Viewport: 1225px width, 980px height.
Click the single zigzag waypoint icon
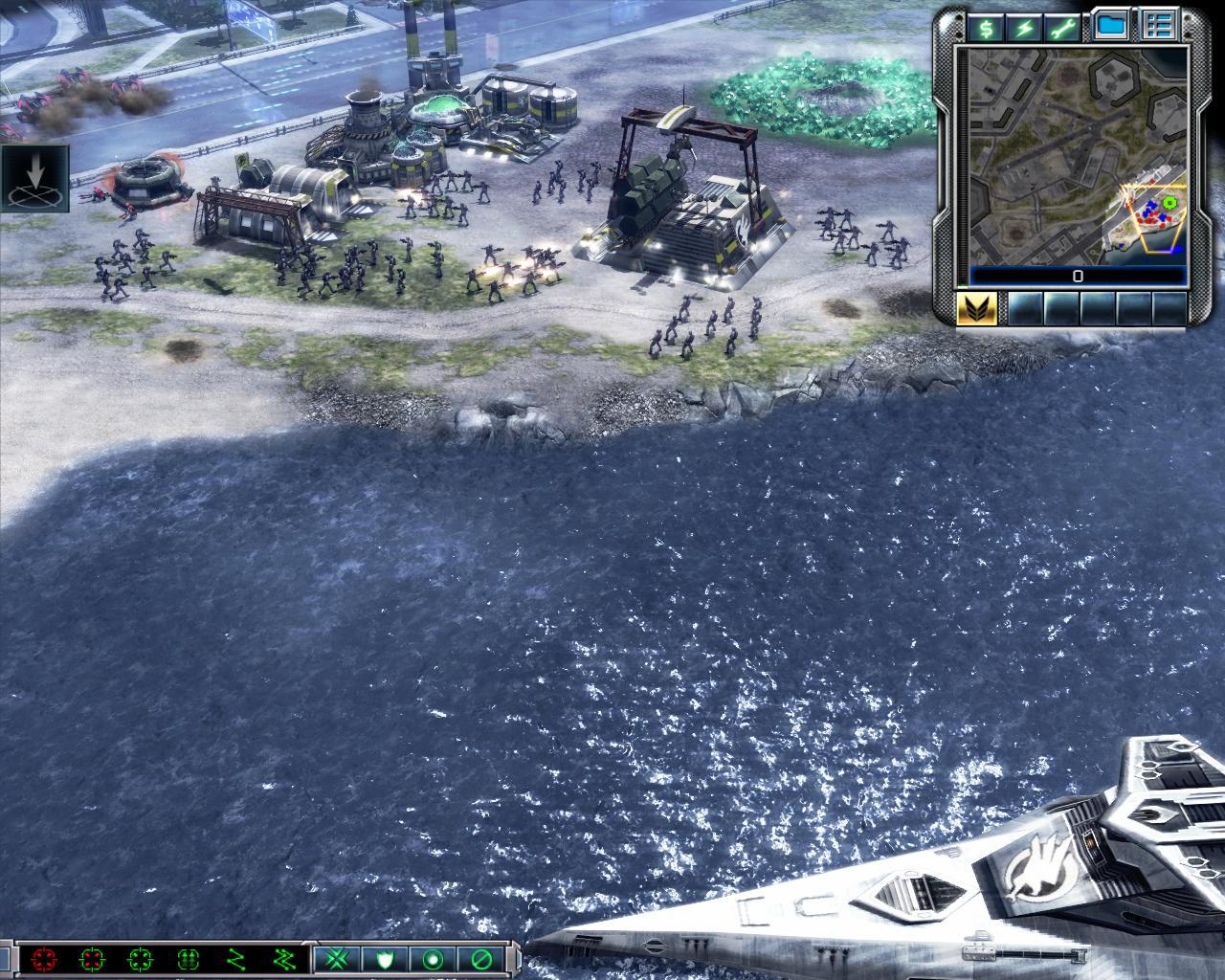point(235,958)
